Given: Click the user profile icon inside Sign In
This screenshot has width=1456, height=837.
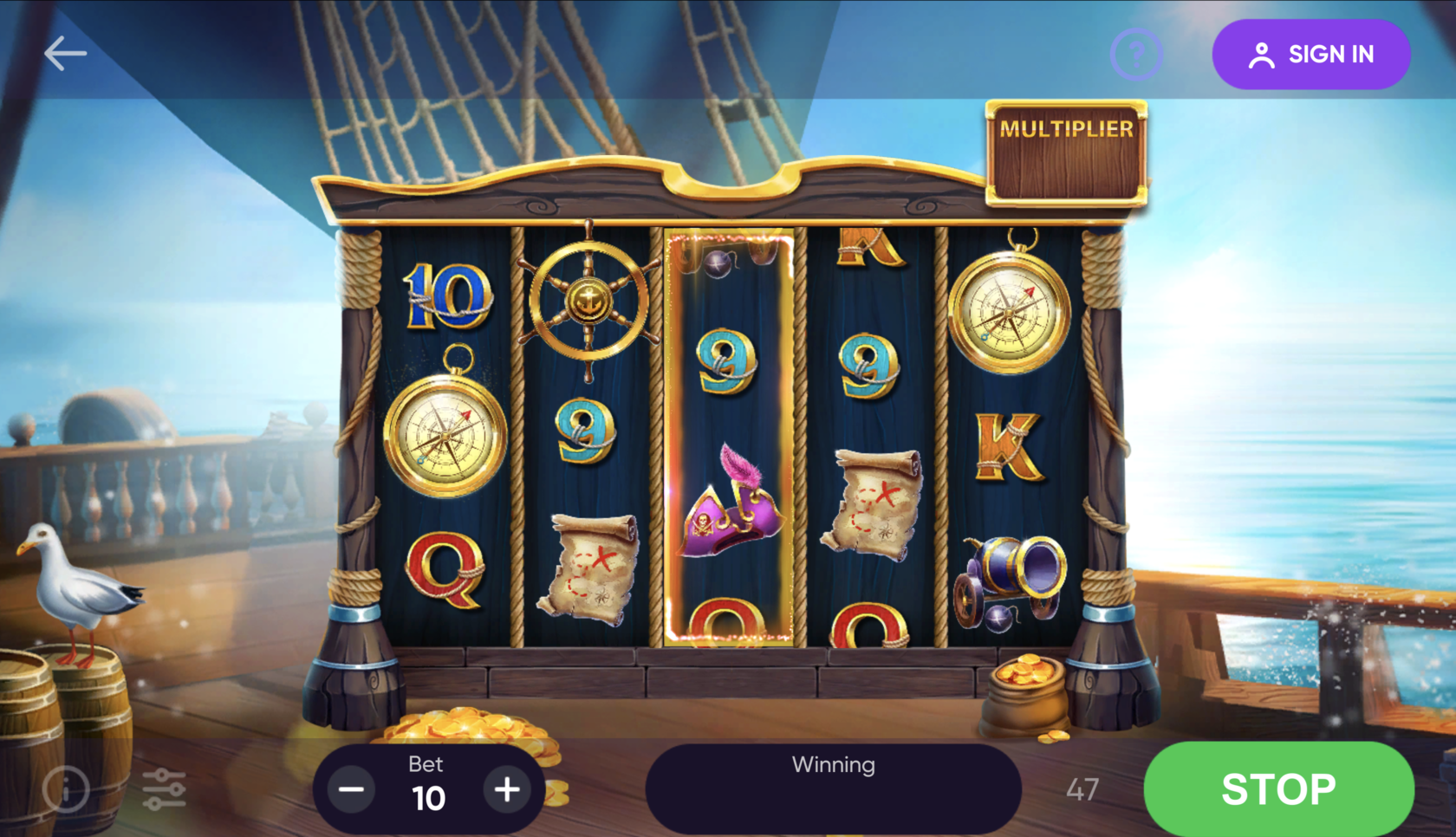Looking at the screenshot, I should (x=1260, y=54).
